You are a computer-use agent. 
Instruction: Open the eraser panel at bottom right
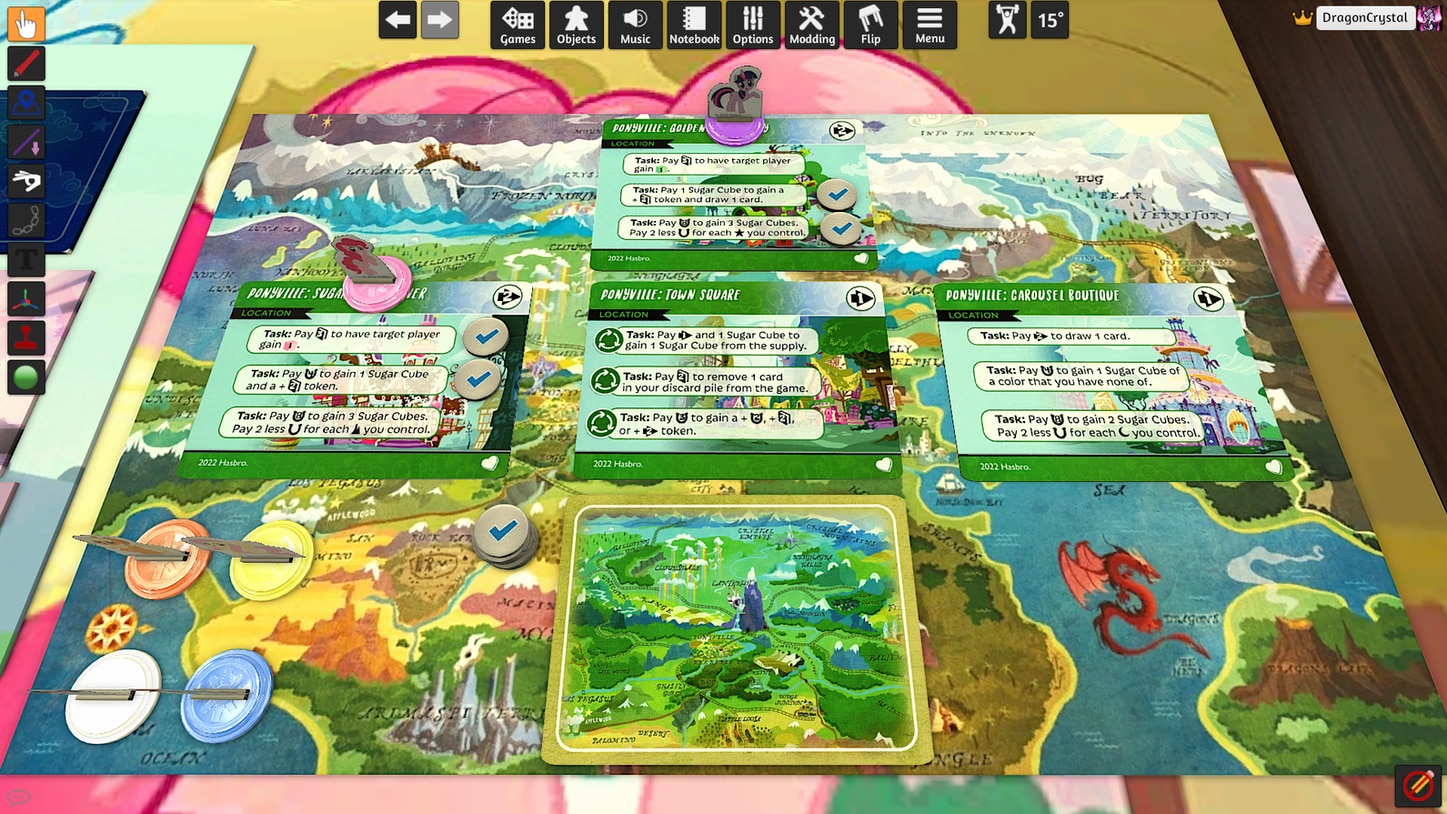point(1417,786)
